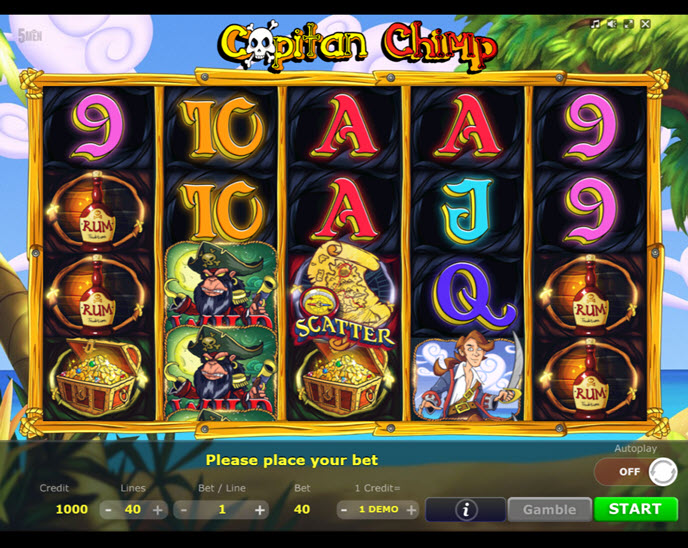Decrease the number of Lines
The image size is (688, 548).
(x=108, y=509)
